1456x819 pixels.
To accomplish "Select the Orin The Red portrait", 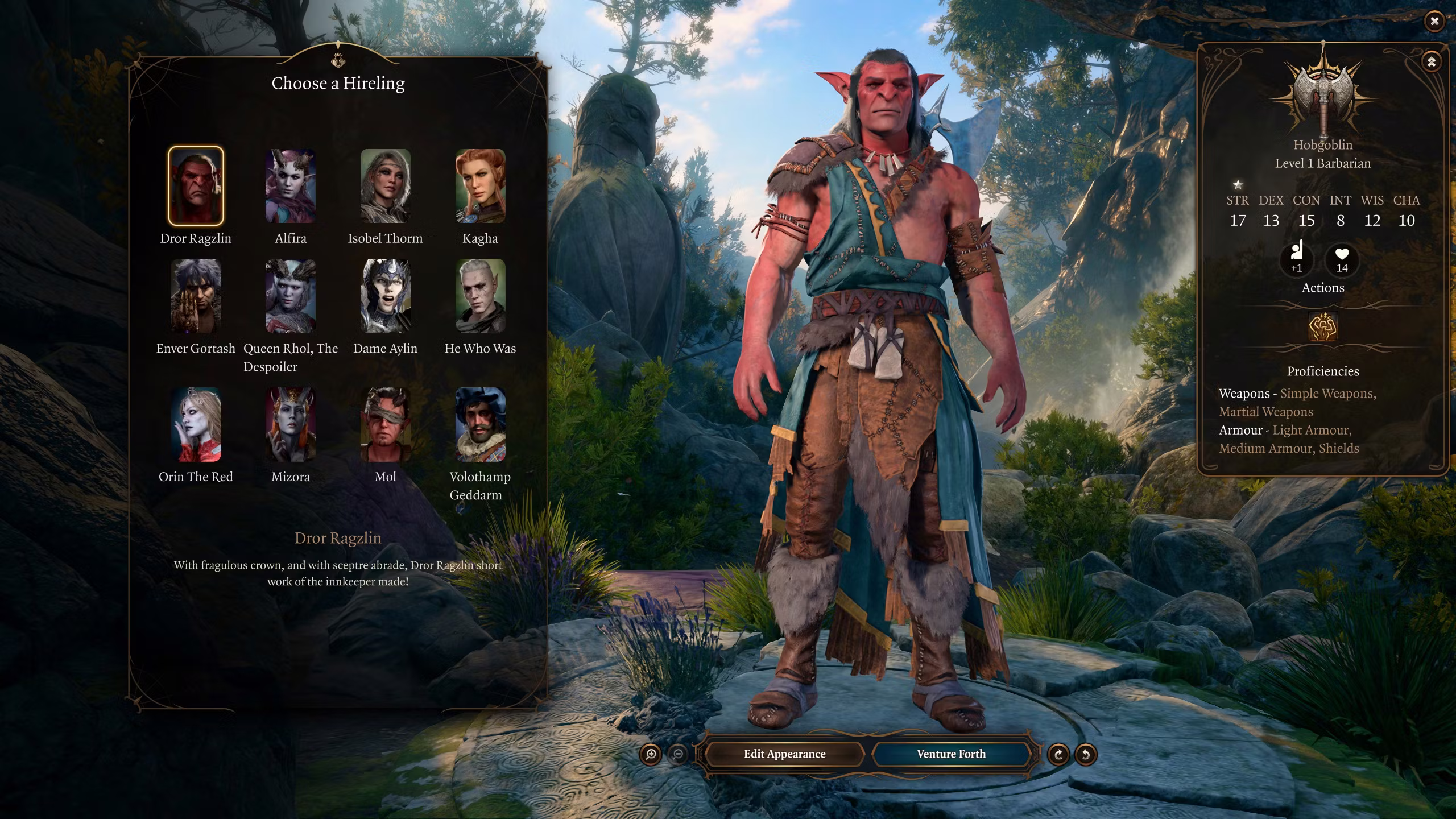I will 196,424.
